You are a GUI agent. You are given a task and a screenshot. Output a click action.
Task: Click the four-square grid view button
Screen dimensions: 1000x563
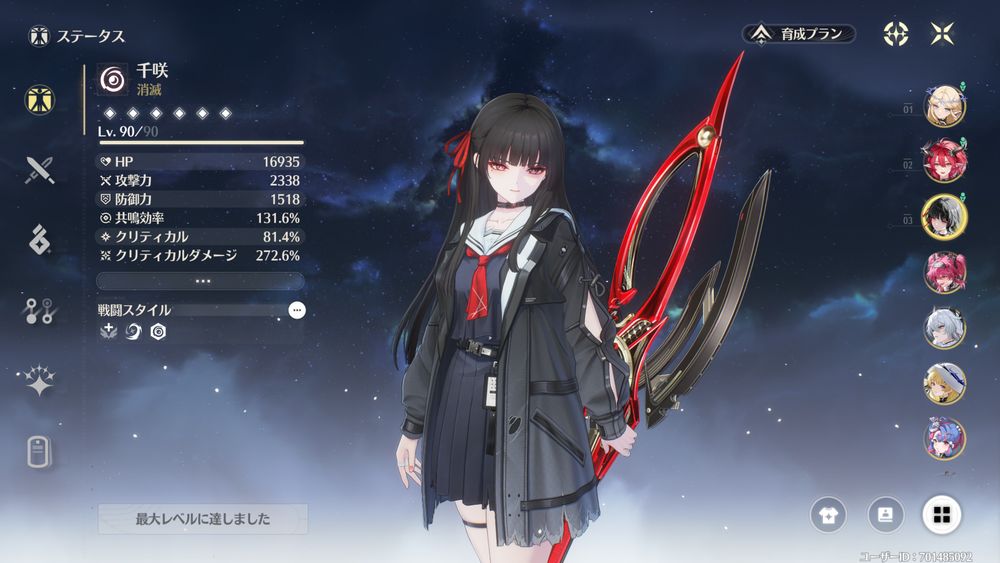pyautogui.click(x=941, y=515)
